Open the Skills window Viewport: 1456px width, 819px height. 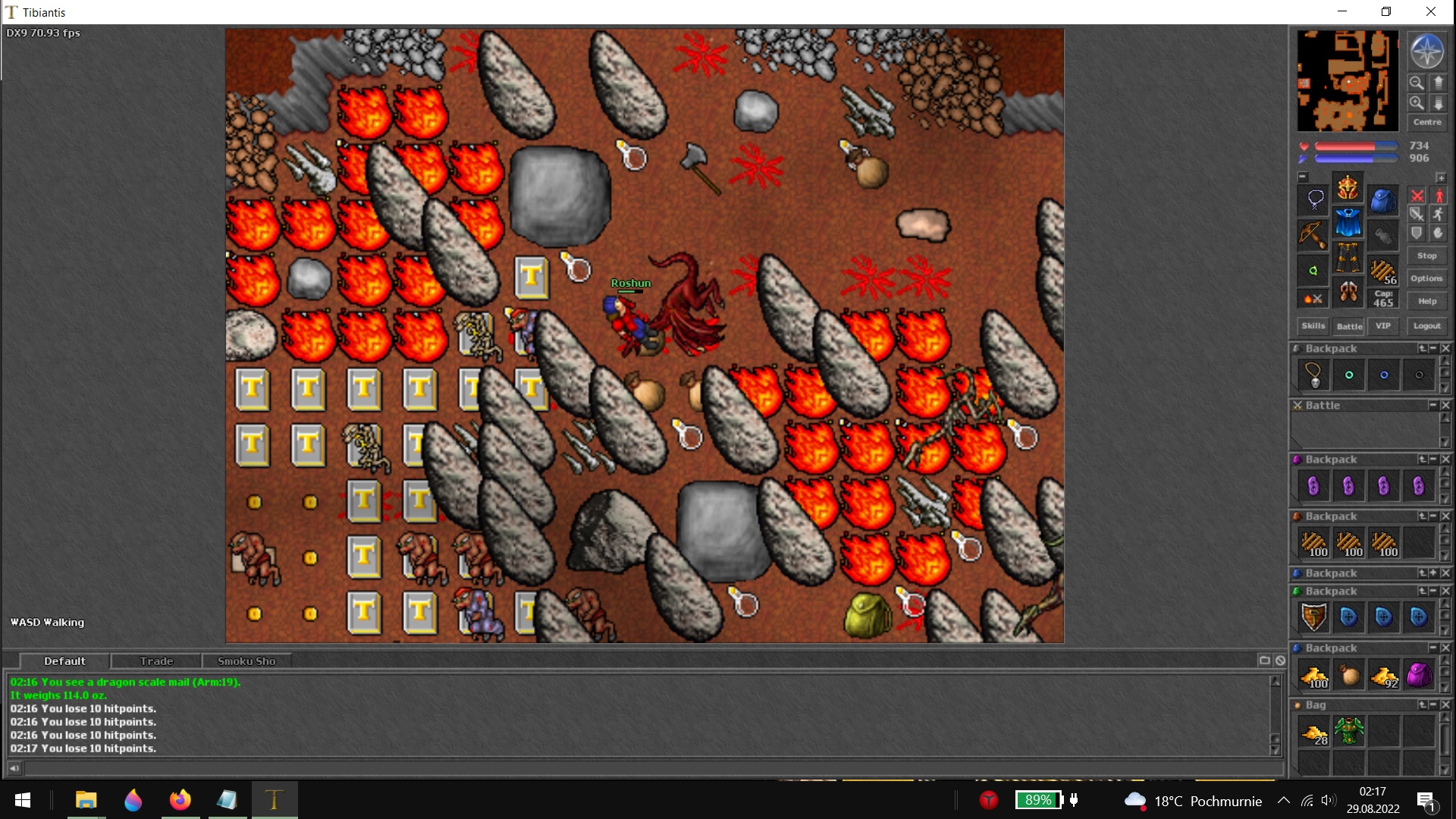tap(1313, 326)
